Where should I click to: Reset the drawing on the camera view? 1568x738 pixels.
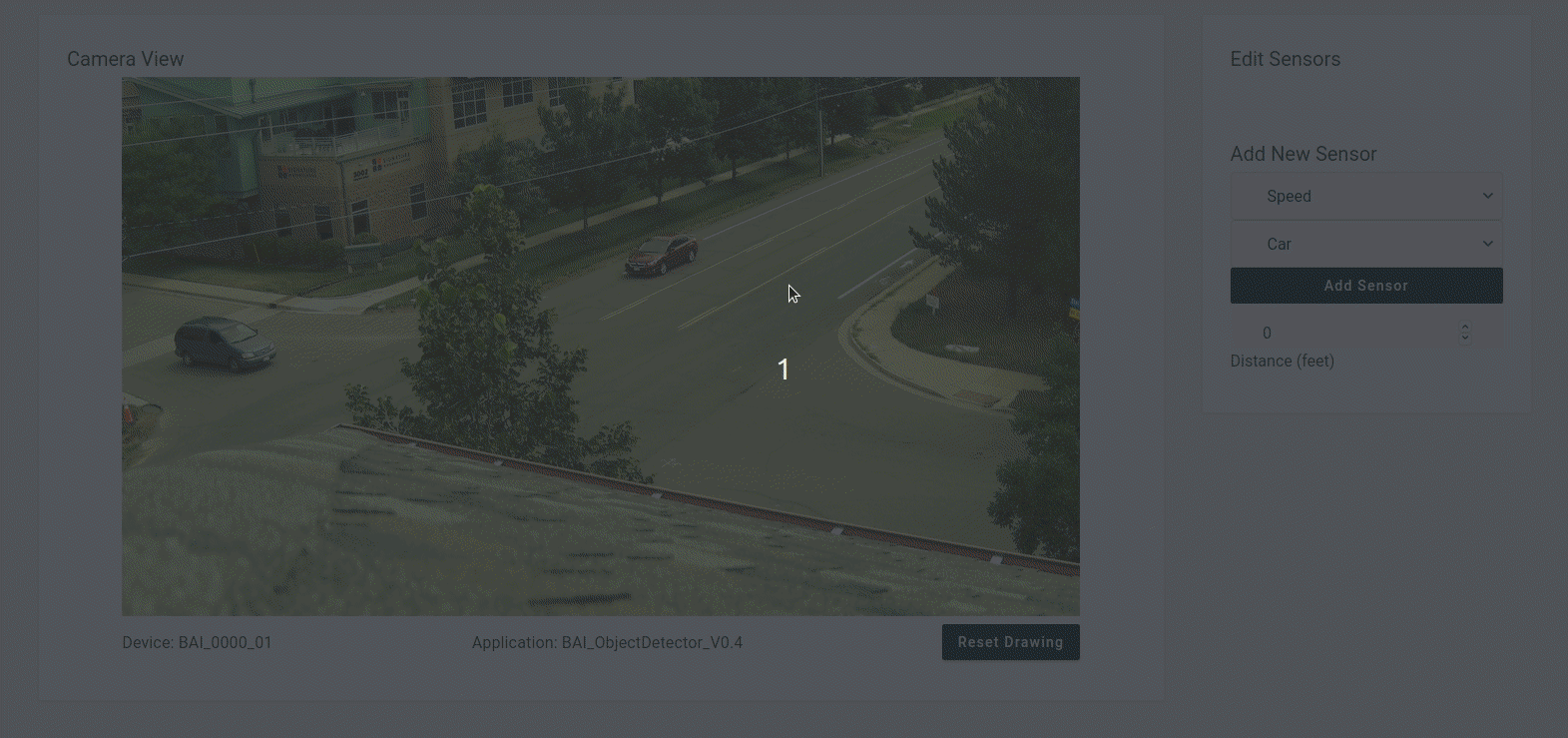click(1010, 642)
